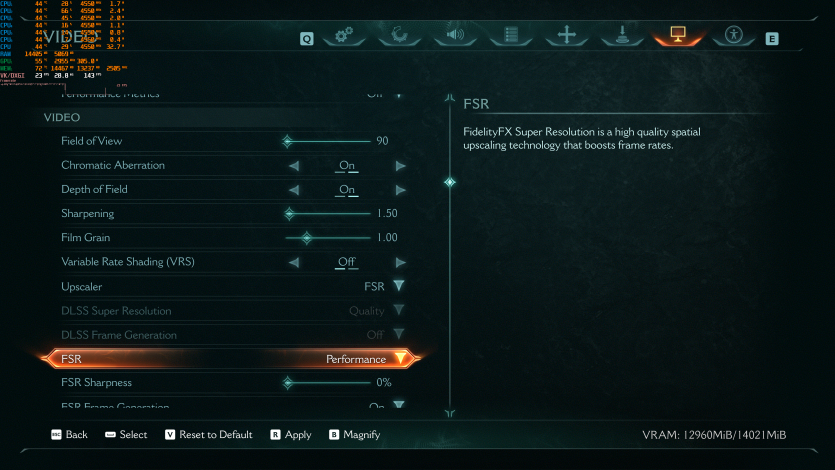Click Back at the bottom bar
The image size is (835, 470).
click(x=69, y=435)
